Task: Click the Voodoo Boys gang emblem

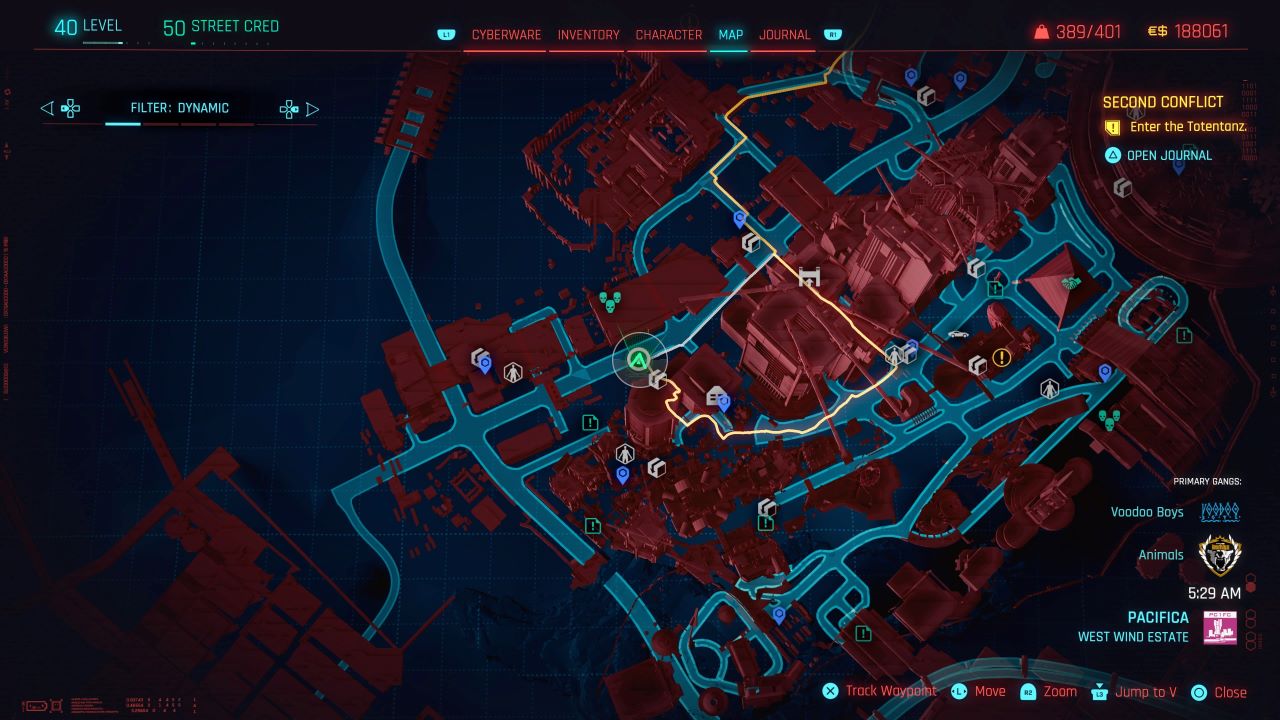Action: 1219,512
